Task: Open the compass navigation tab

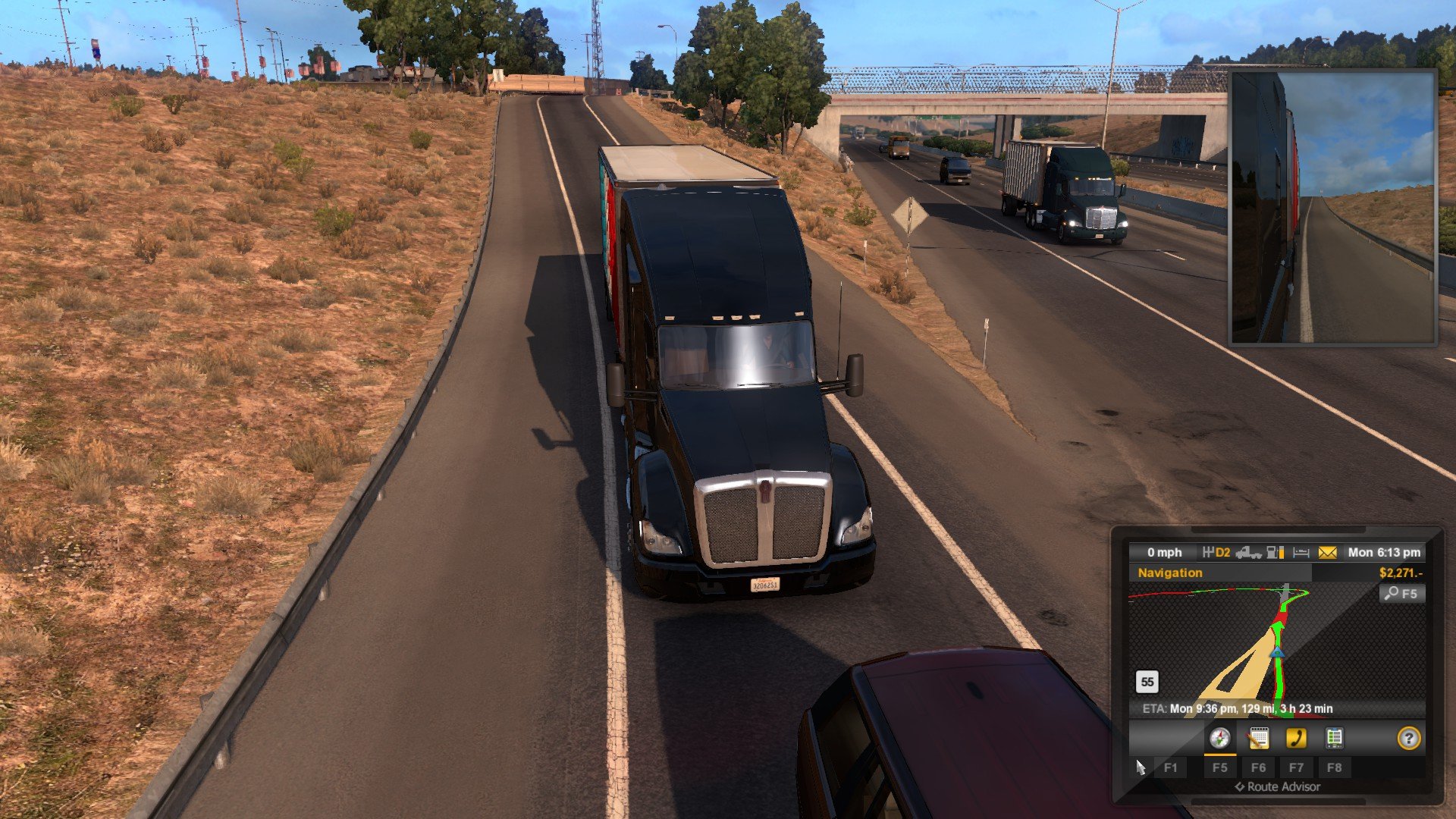Action: (1219, 738)
